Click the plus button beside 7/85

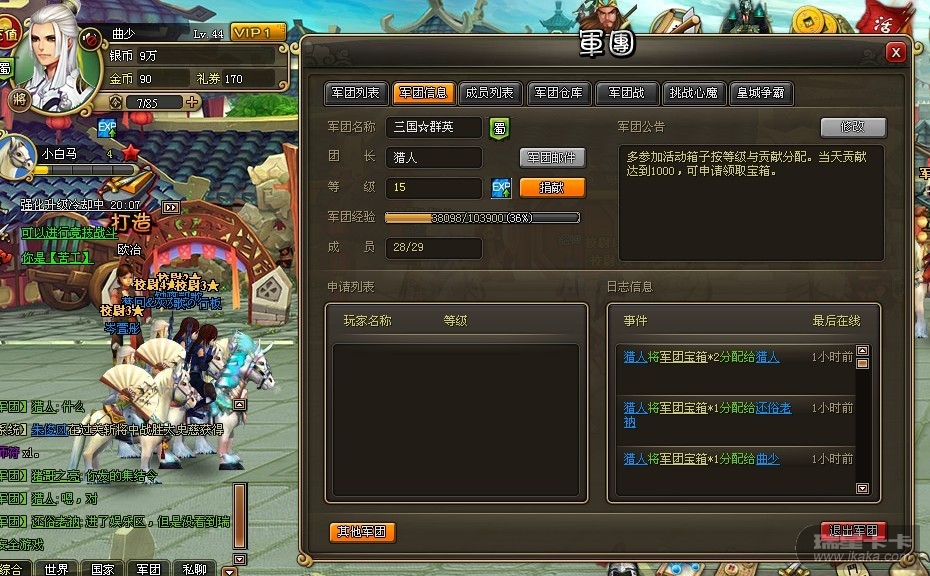click(192, 102)
